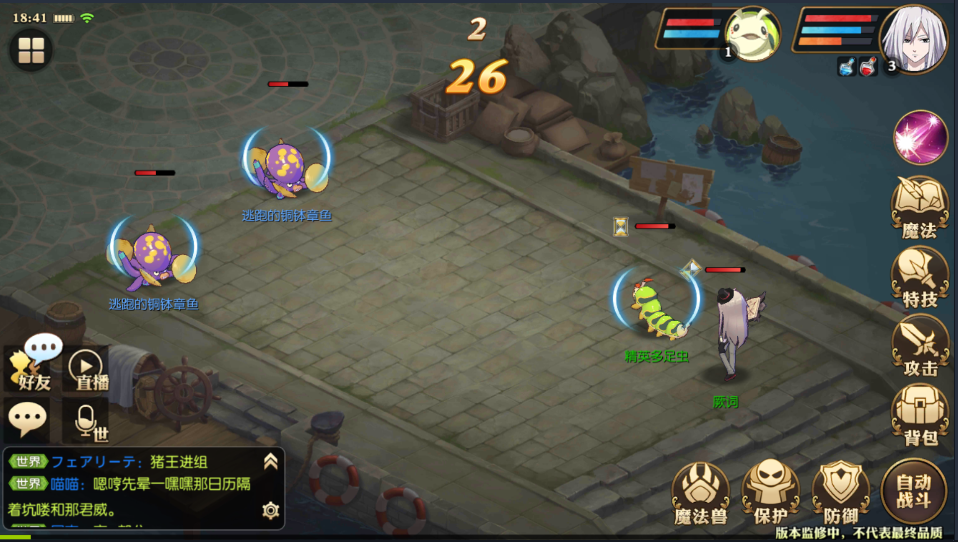Activate the pink glowing skill orb
Screen dimensions: 958x542
pyautogui.click(x=920, y=138)
